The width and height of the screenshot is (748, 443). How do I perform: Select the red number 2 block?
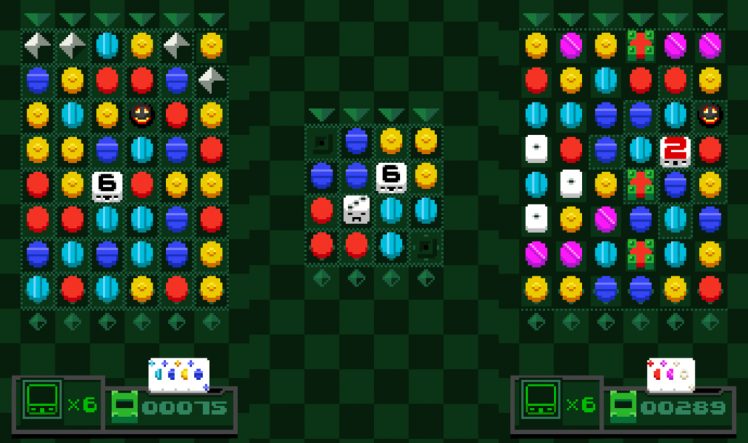point(675,150)
